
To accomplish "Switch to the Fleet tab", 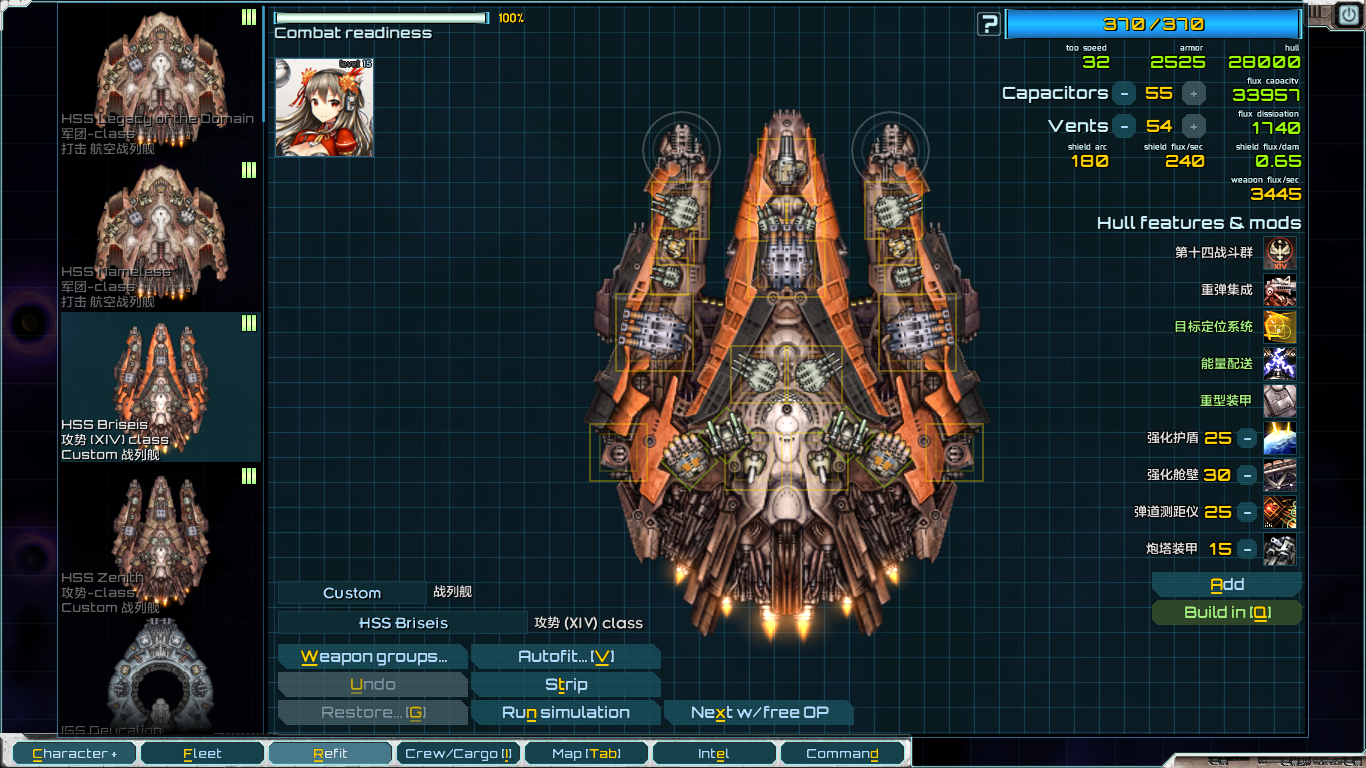I will (x=202, y=752).
